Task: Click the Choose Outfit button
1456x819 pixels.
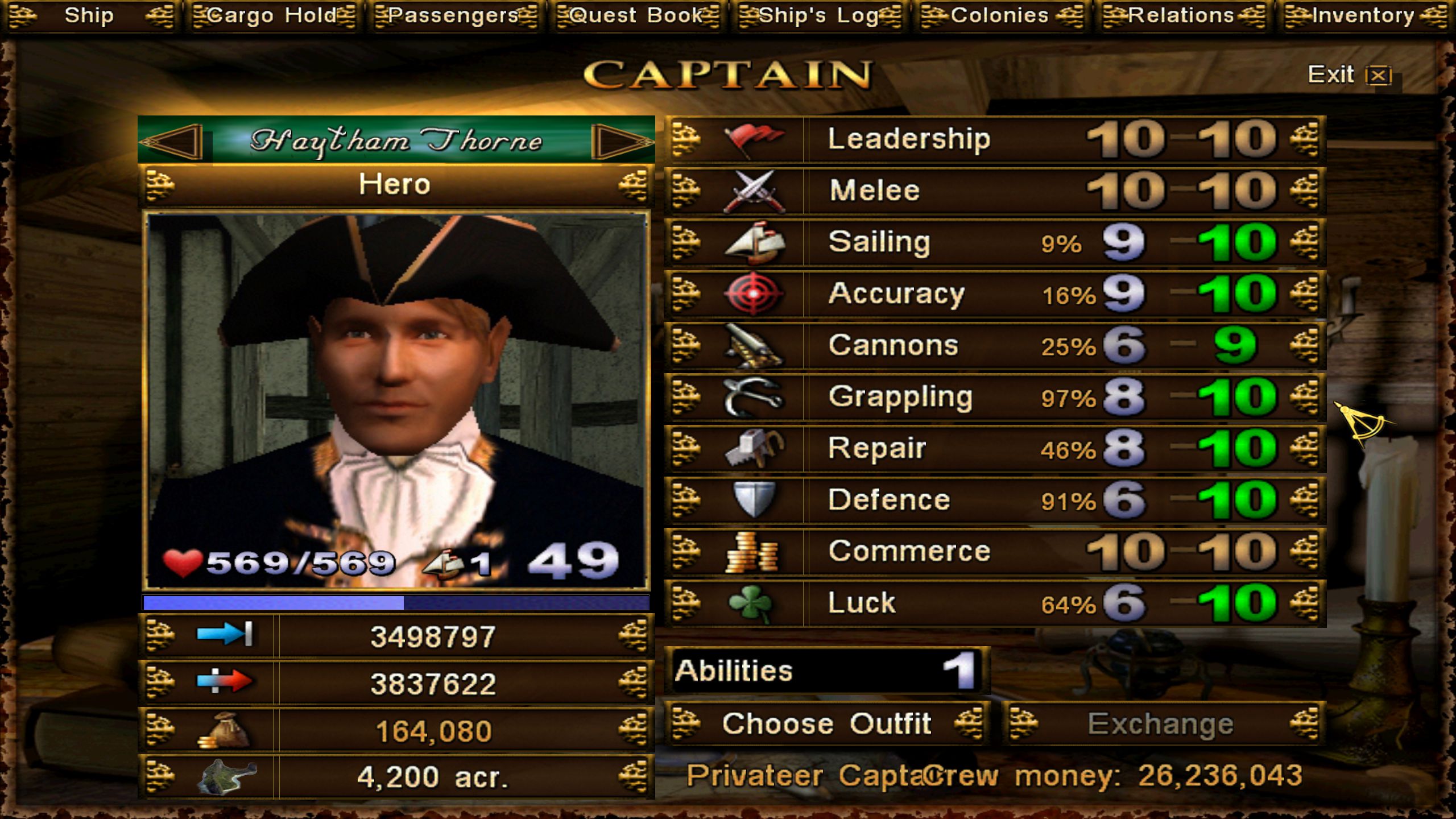Action: 826,724
